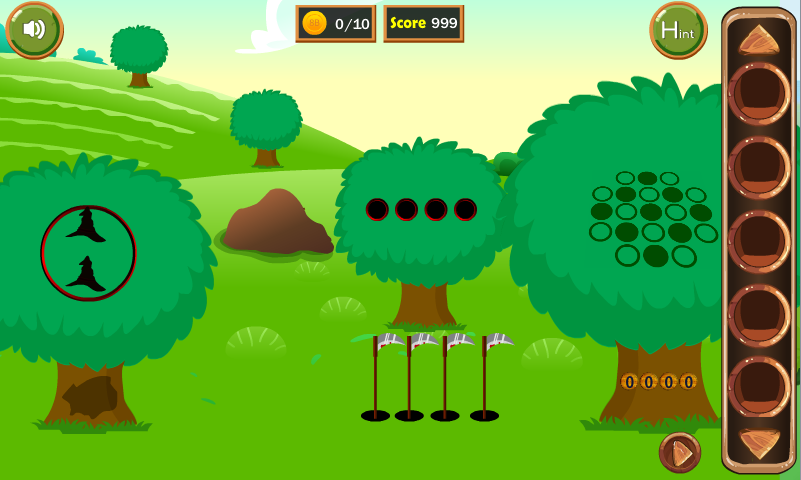The height and width of the screenshot is (480, 801).
Task: Click the gold coin counter icon
Action: coord(314,23)
